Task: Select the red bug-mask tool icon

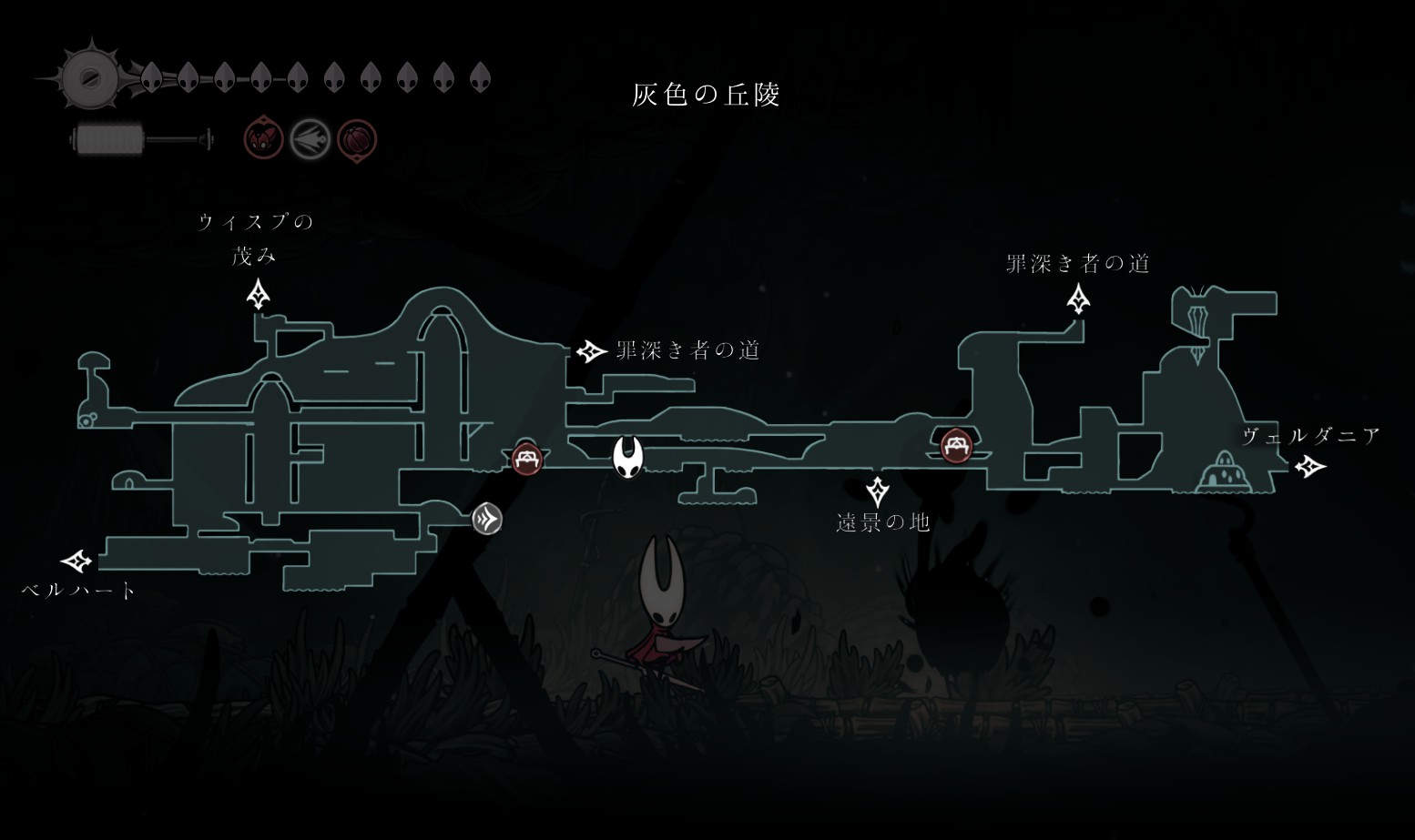Action: (263, 140)
